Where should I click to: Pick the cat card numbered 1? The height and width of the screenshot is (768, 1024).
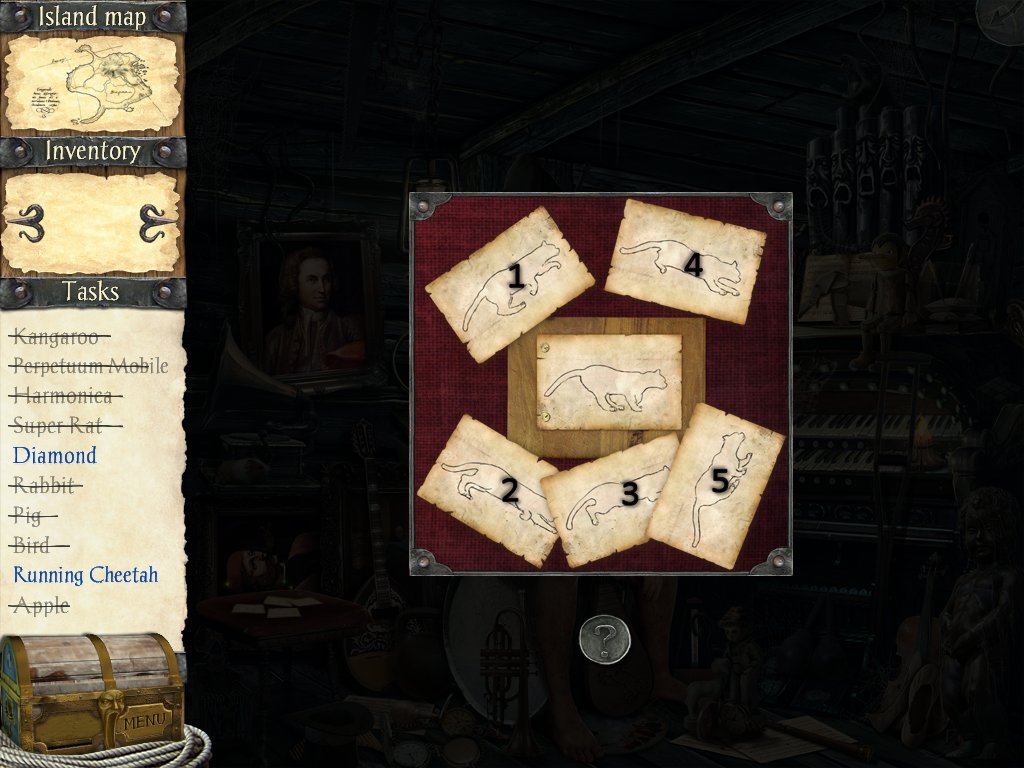[x=508, y=284]
